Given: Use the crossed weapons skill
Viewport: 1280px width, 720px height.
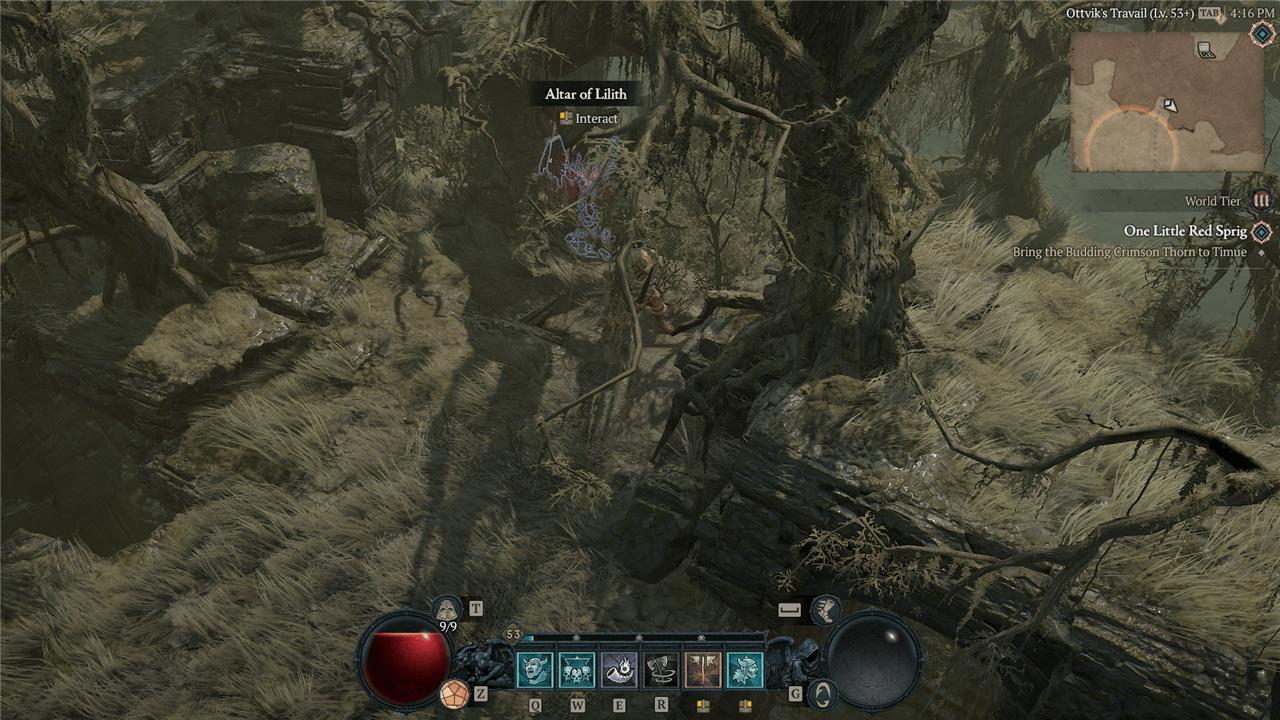Looking at the screenshot, I should [x=702, y=670].
